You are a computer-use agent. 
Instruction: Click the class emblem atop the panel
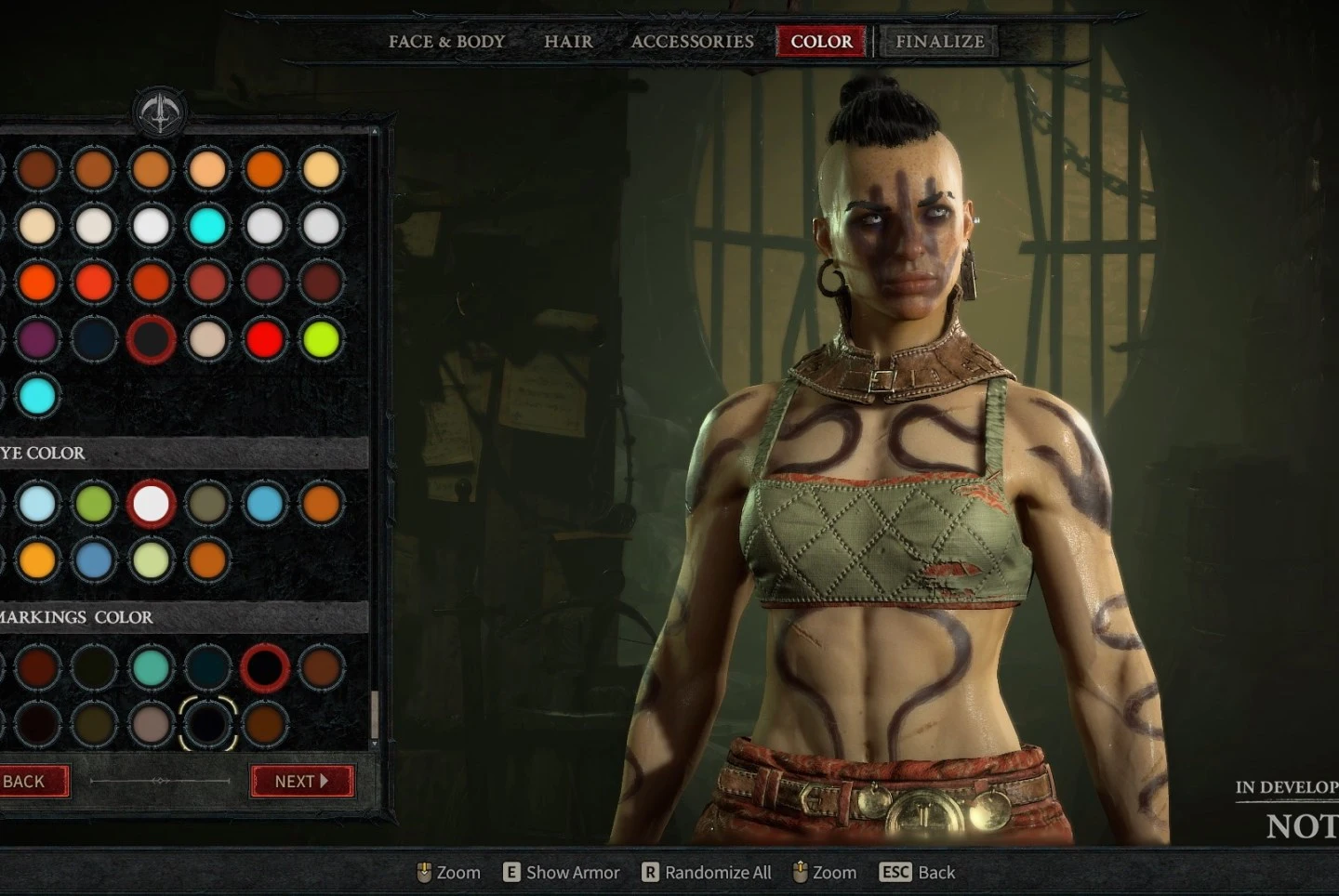[x=160, y=112]
